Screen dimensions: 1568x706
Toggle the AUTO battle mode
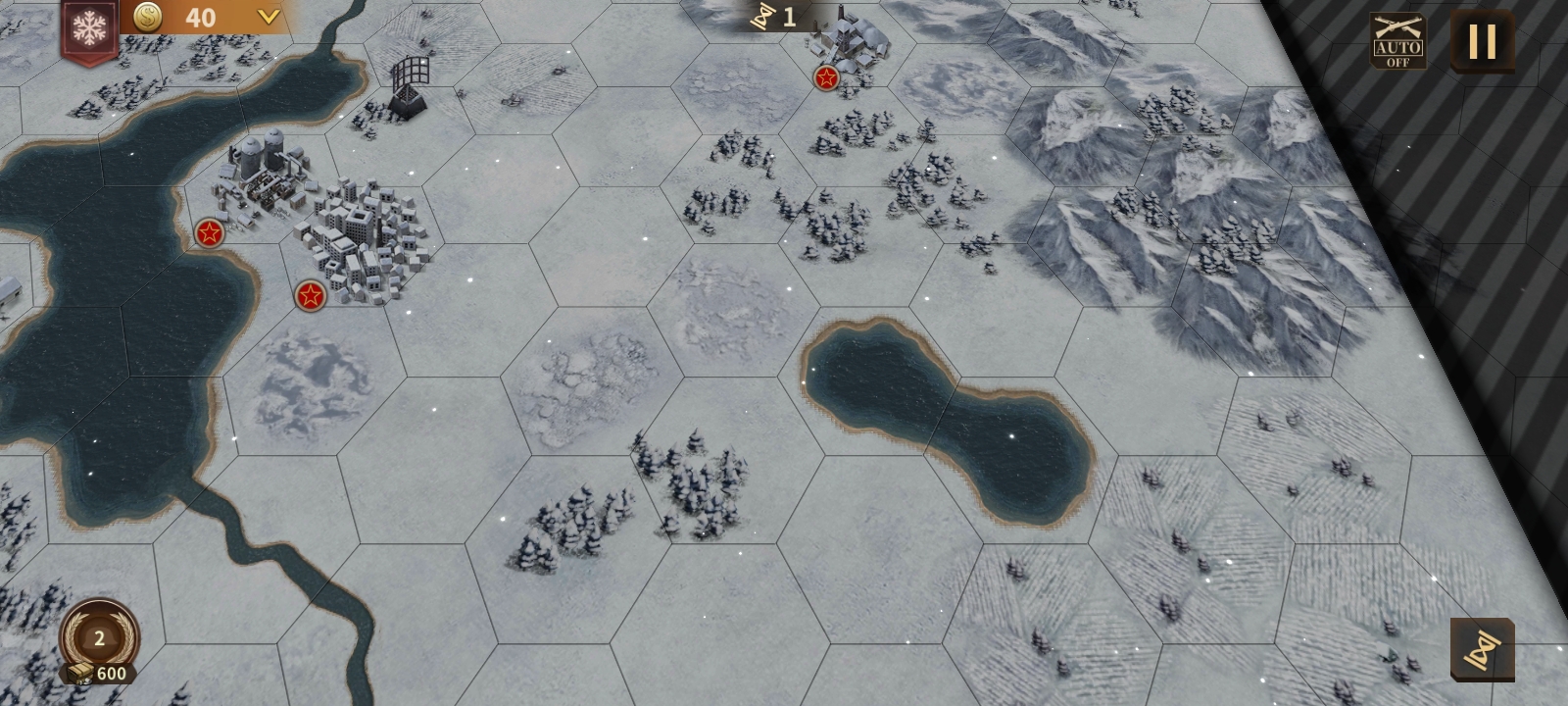pyautogui.click(x=1397, y=41)
